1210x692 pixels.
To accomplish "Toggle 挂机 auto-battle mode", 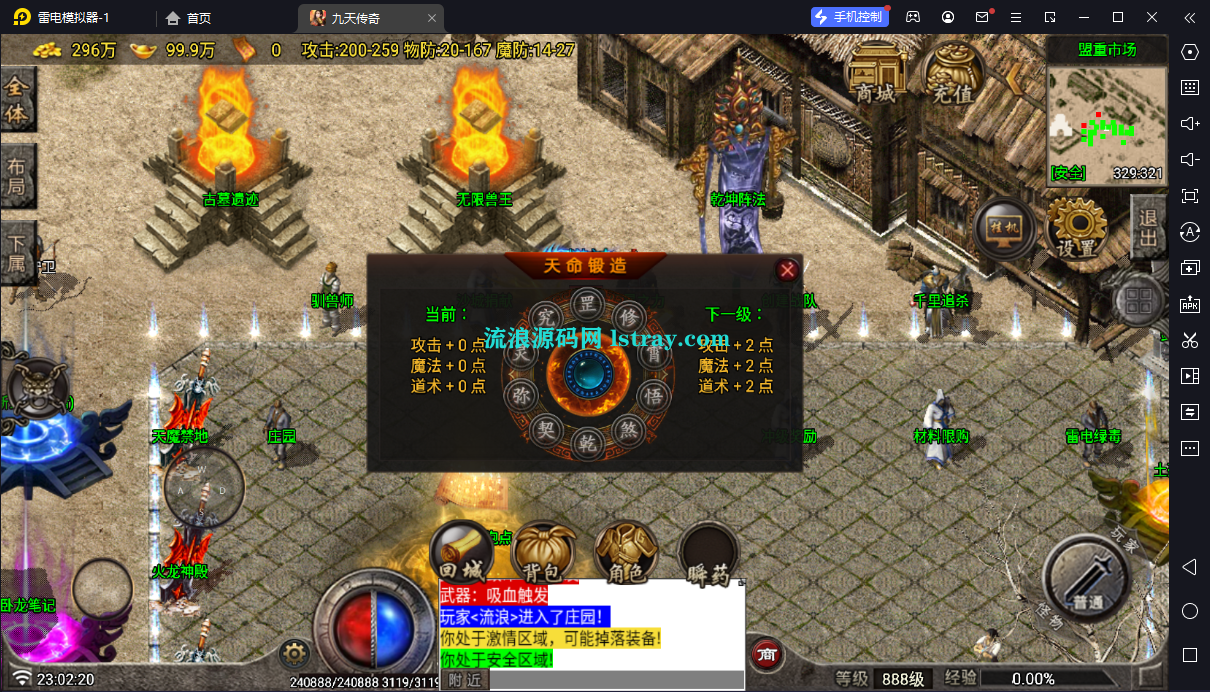I will [1005, 229].
